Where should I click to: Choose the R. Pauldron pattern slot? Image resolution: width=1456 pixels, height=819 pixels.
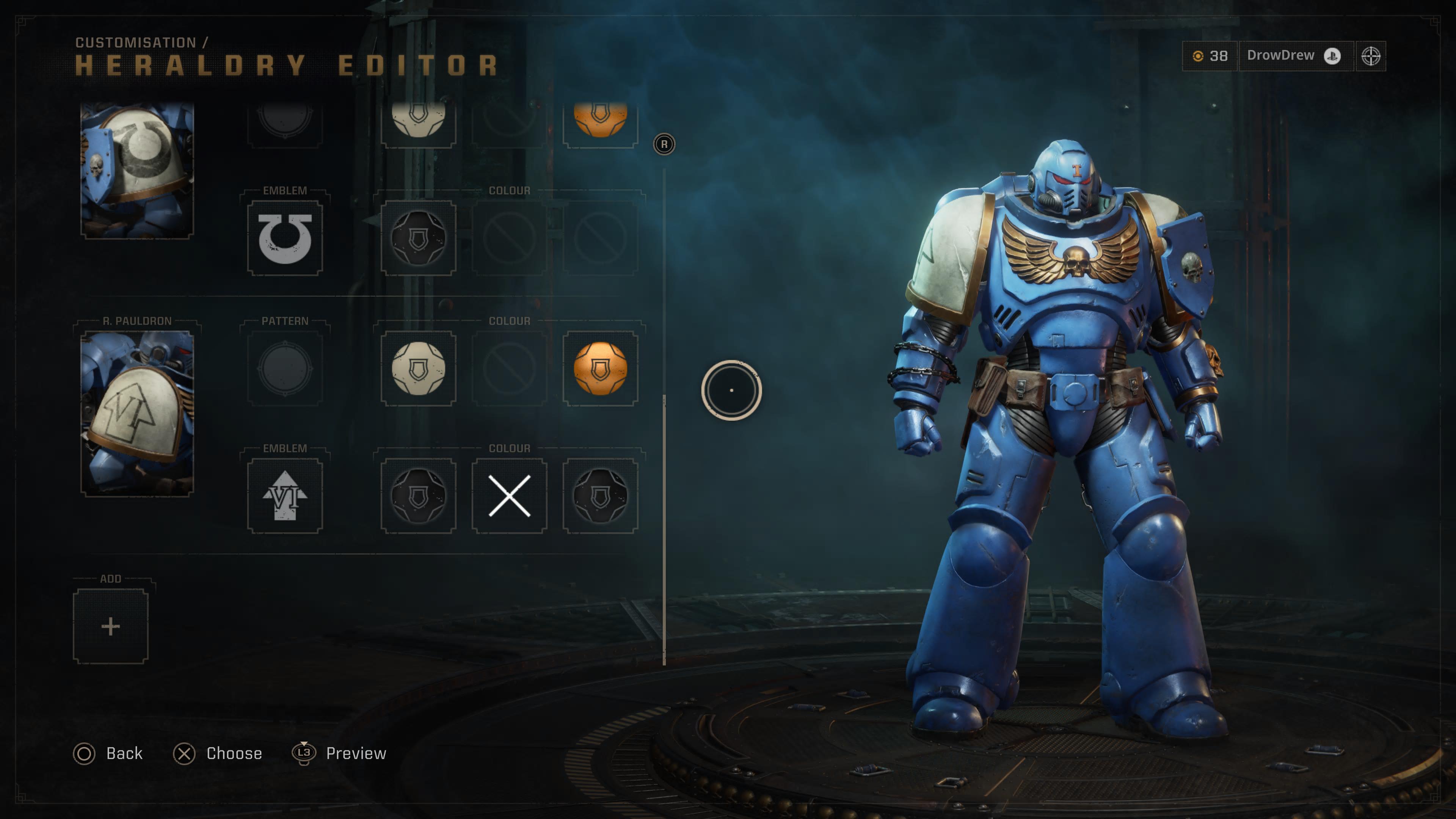pos(285,369)
